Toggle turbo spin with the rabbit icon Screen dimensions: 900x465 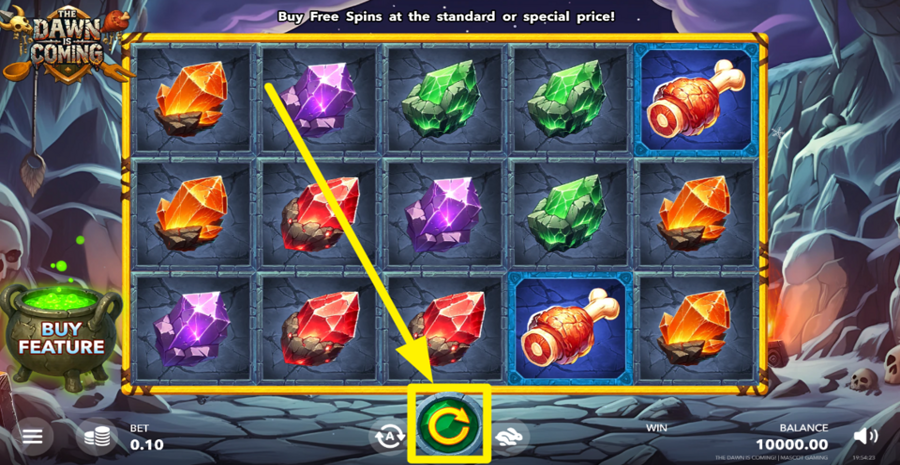pos(510,435)
